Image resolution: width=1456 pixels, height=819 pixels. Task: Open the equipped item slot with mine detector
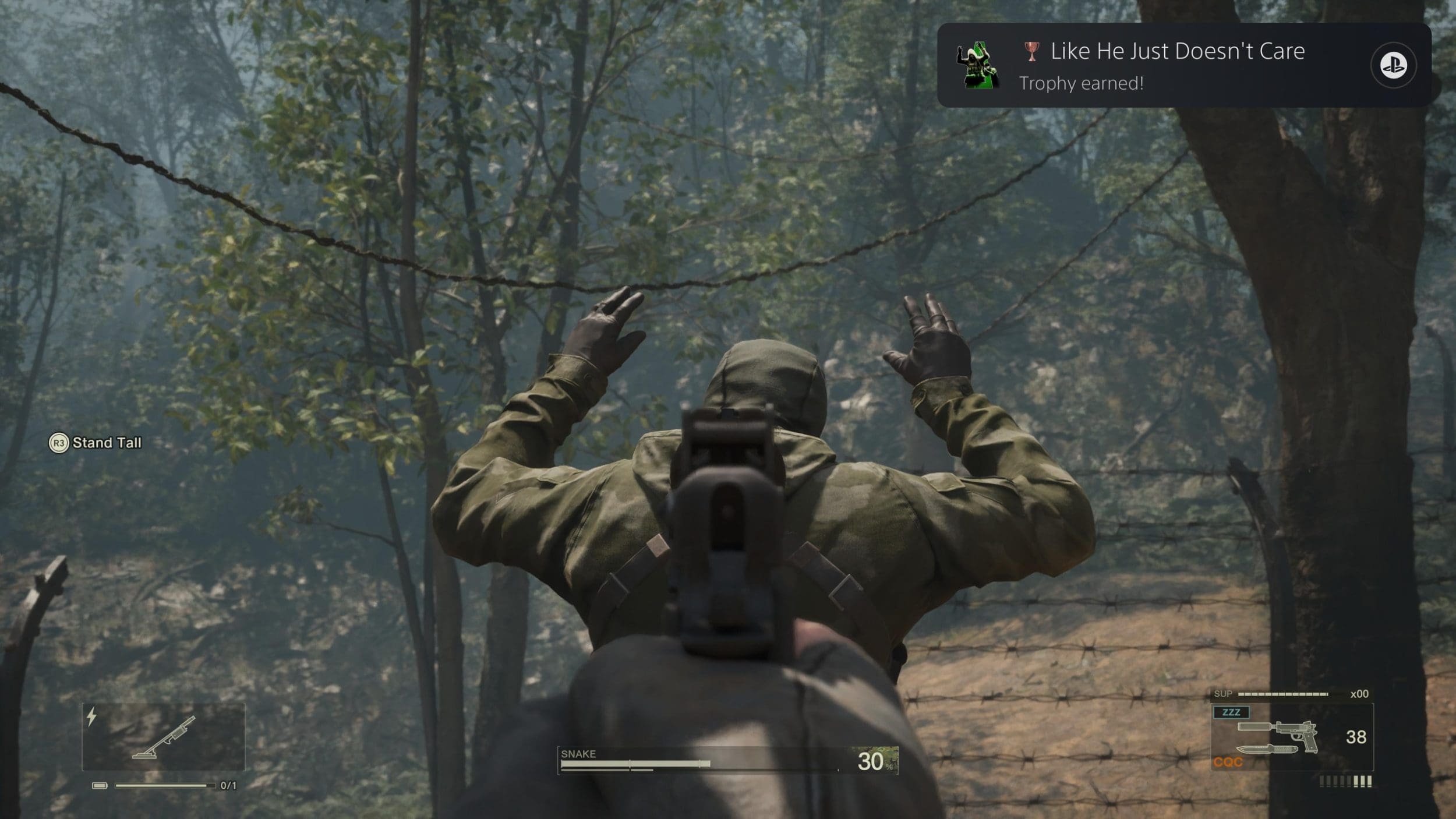164,737
